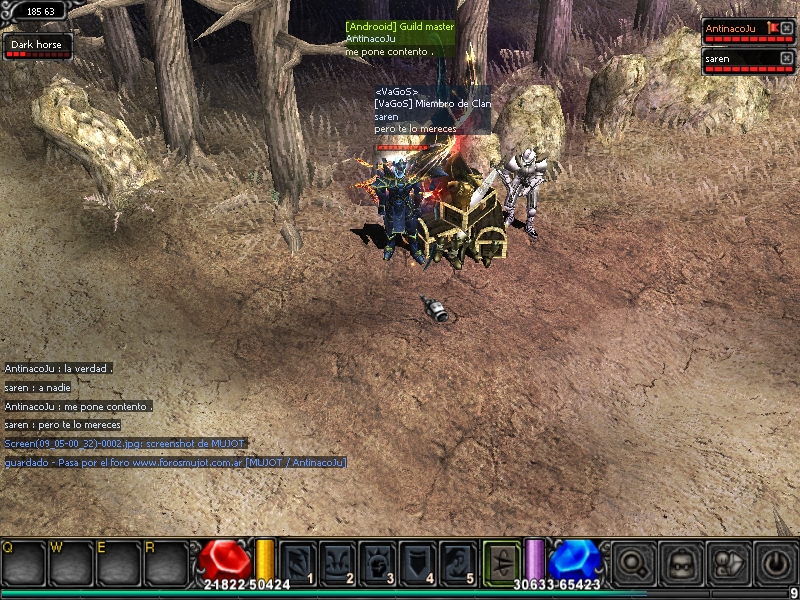Select the skill in slot 4
Image resolution: width=800 pixels, height=600 pixels.
(418, 561)
